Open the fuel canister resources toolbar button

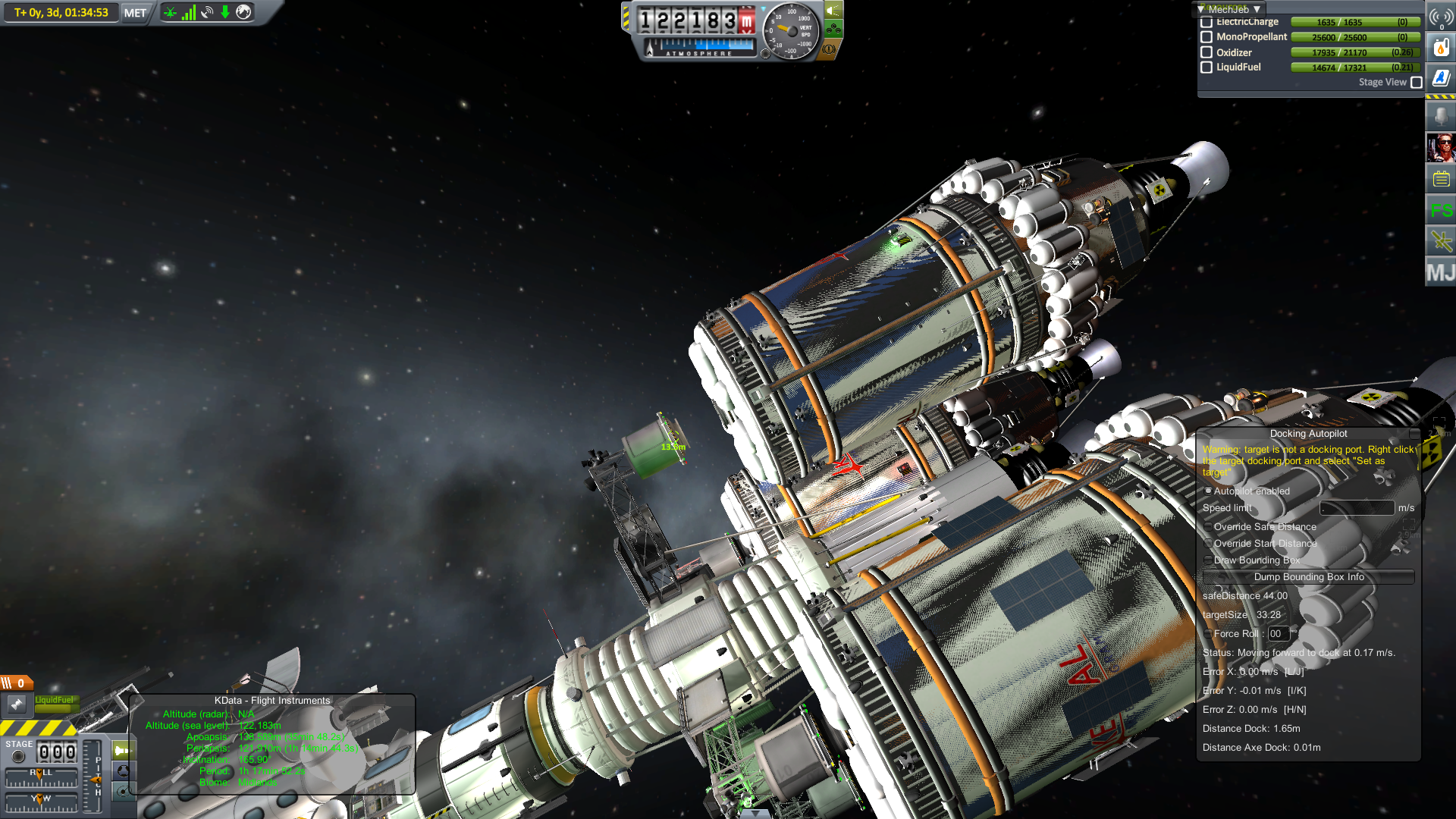click(x=1441, y=48)
